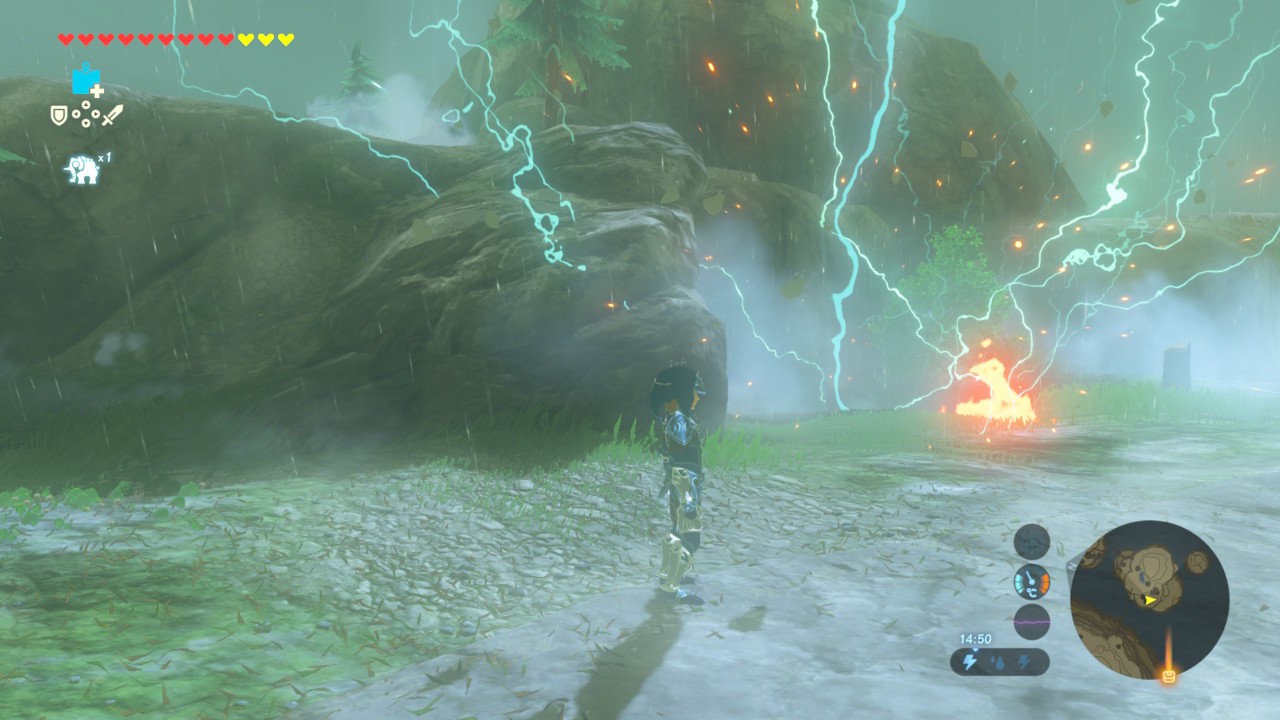Image resolution: width=1280 pixels, height=720 pixels.
Task: Activate the Mipha's Grace elephant icon
Action: [82, 169]
